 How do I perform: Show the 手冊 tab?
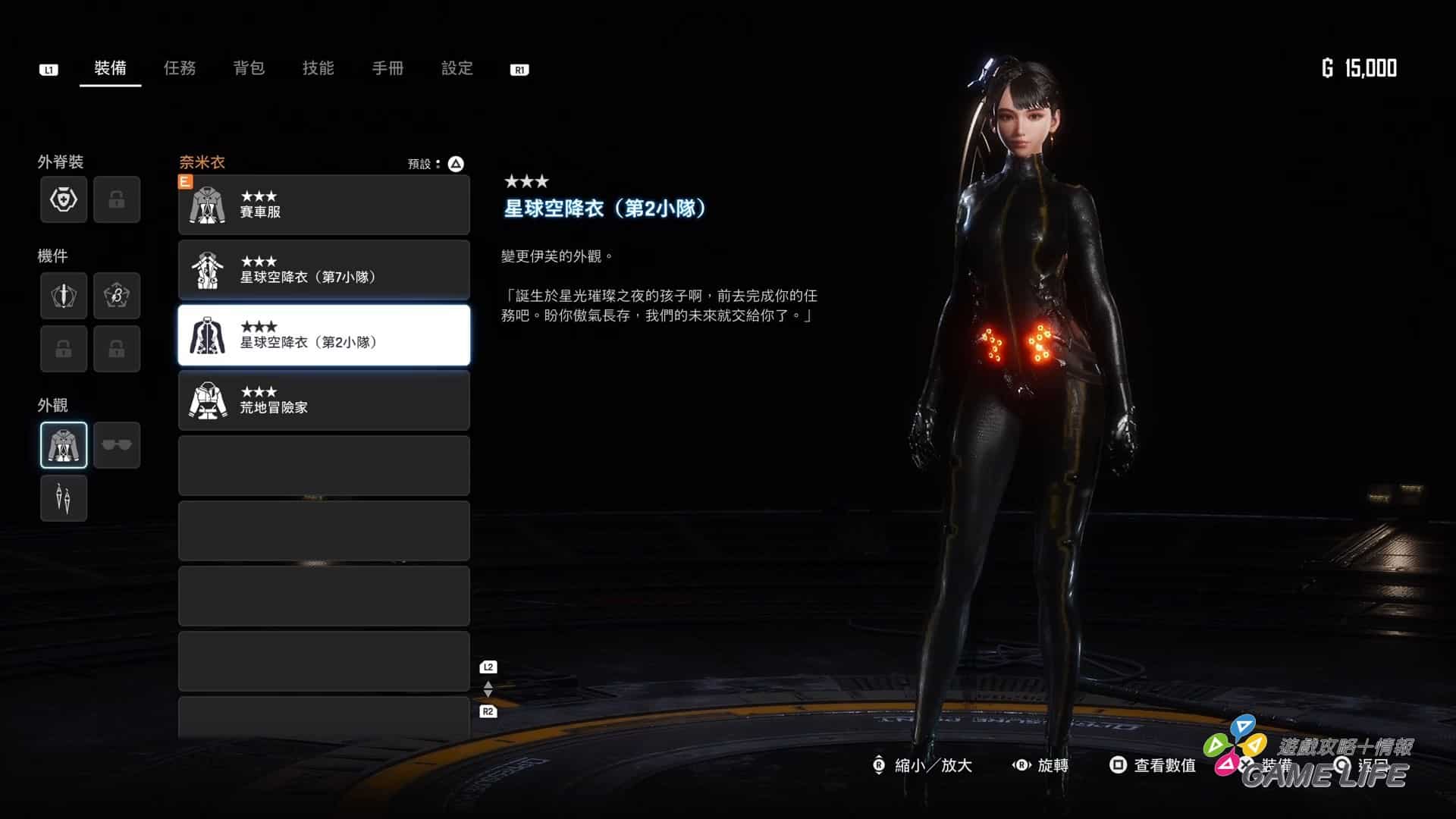[388, 68]
